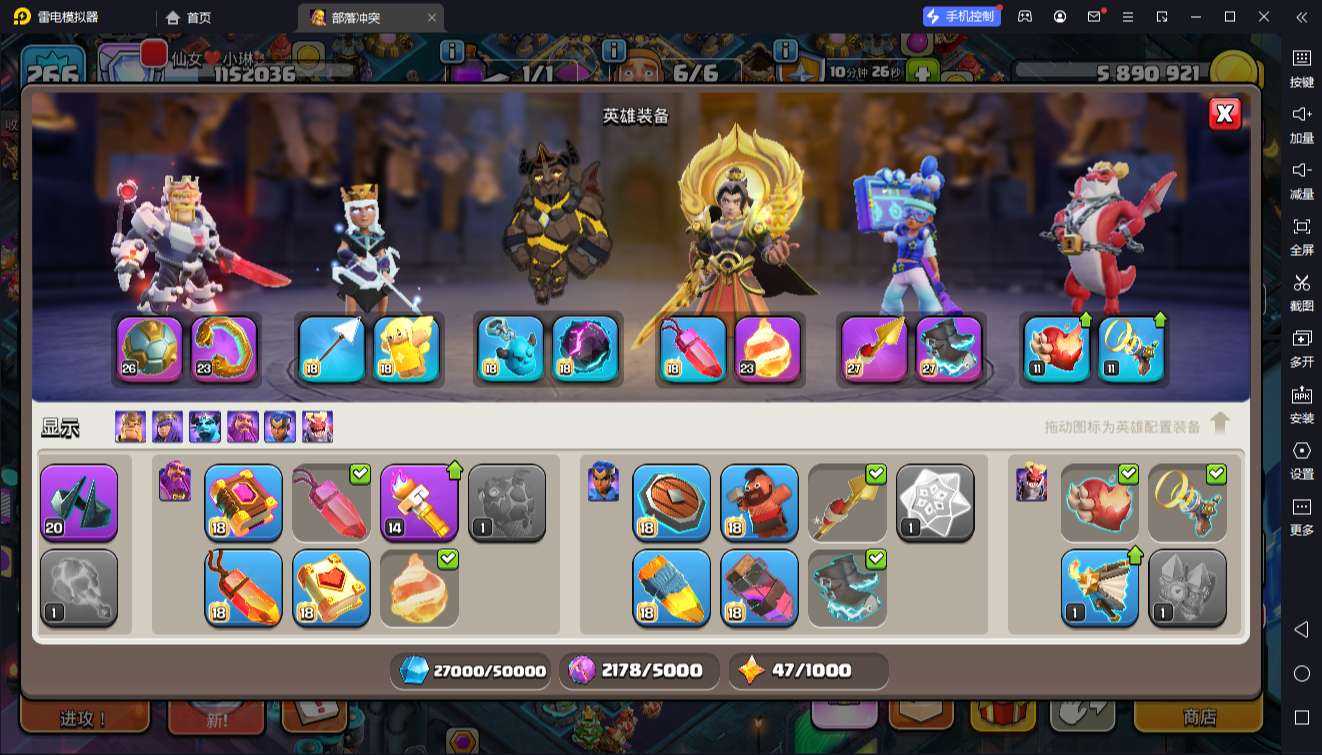
Task: Select the equipped level 11 golden rings
Action: tap(1131, 349)
